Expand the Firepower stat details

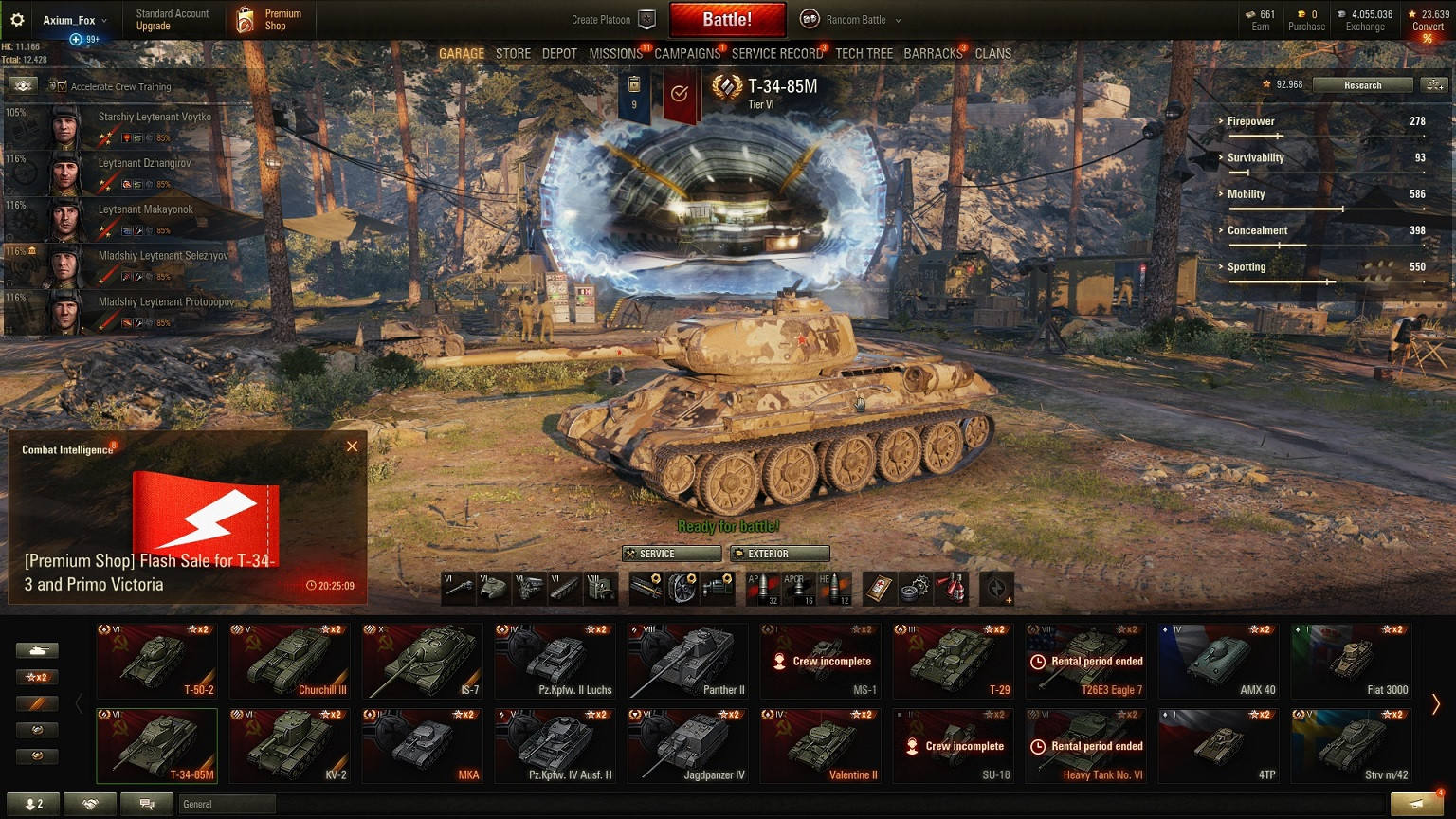(x=1250, y=121)
